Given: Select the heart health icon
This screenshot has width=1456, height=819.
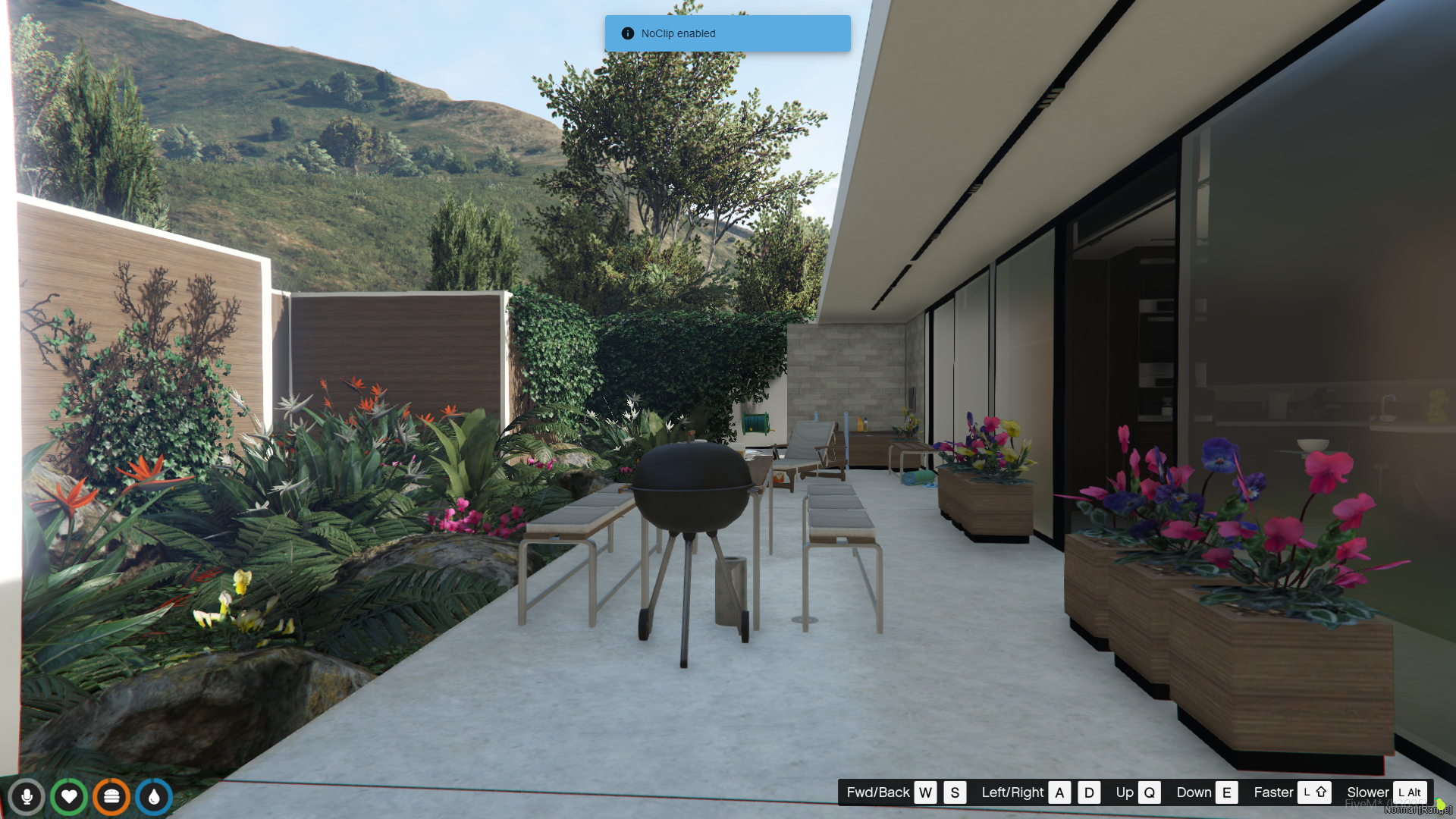Looking at the screenshot, I should point(69,797).
